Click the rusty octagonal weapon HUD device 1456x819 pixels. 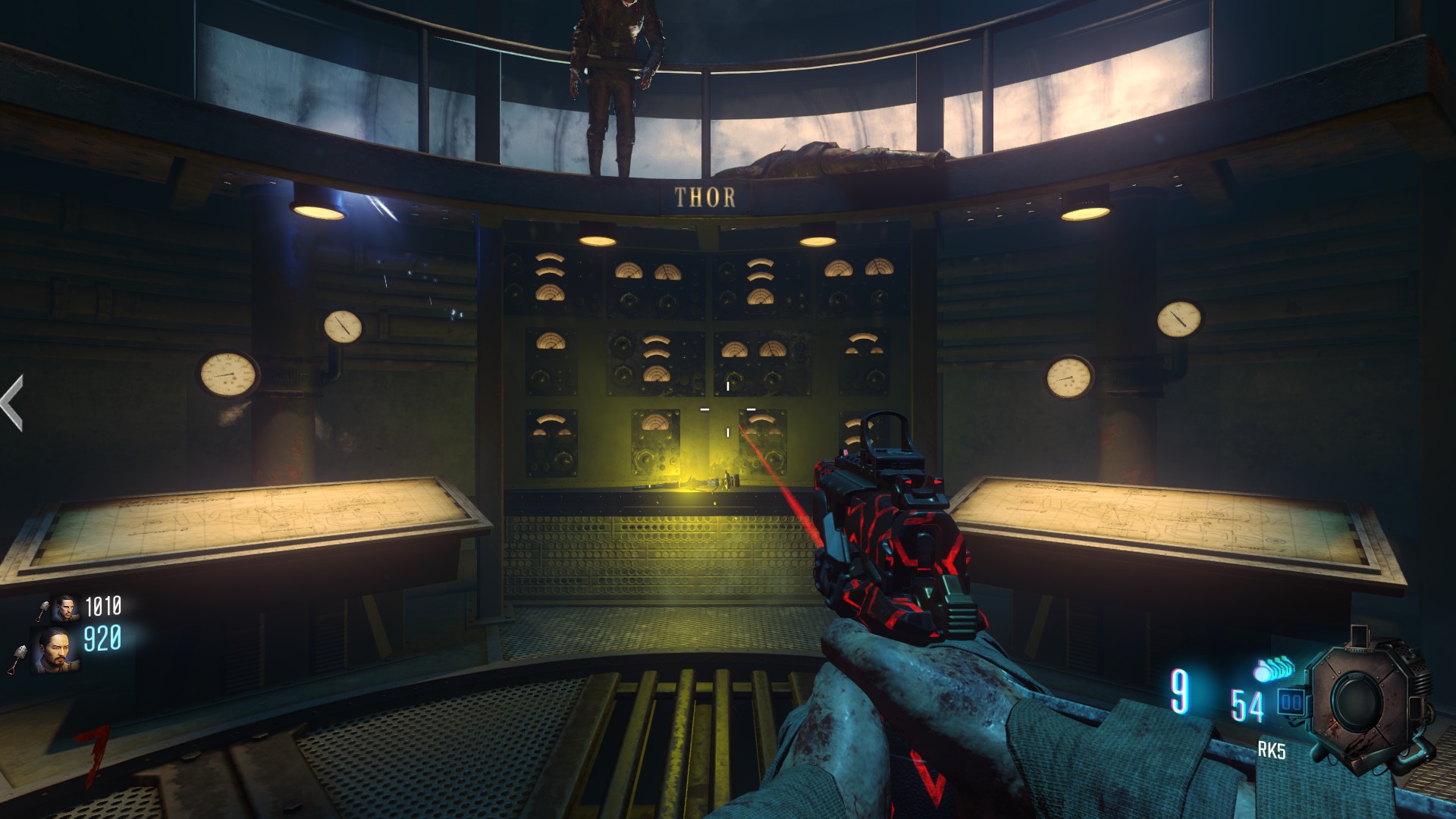(x=1362, y=701)
